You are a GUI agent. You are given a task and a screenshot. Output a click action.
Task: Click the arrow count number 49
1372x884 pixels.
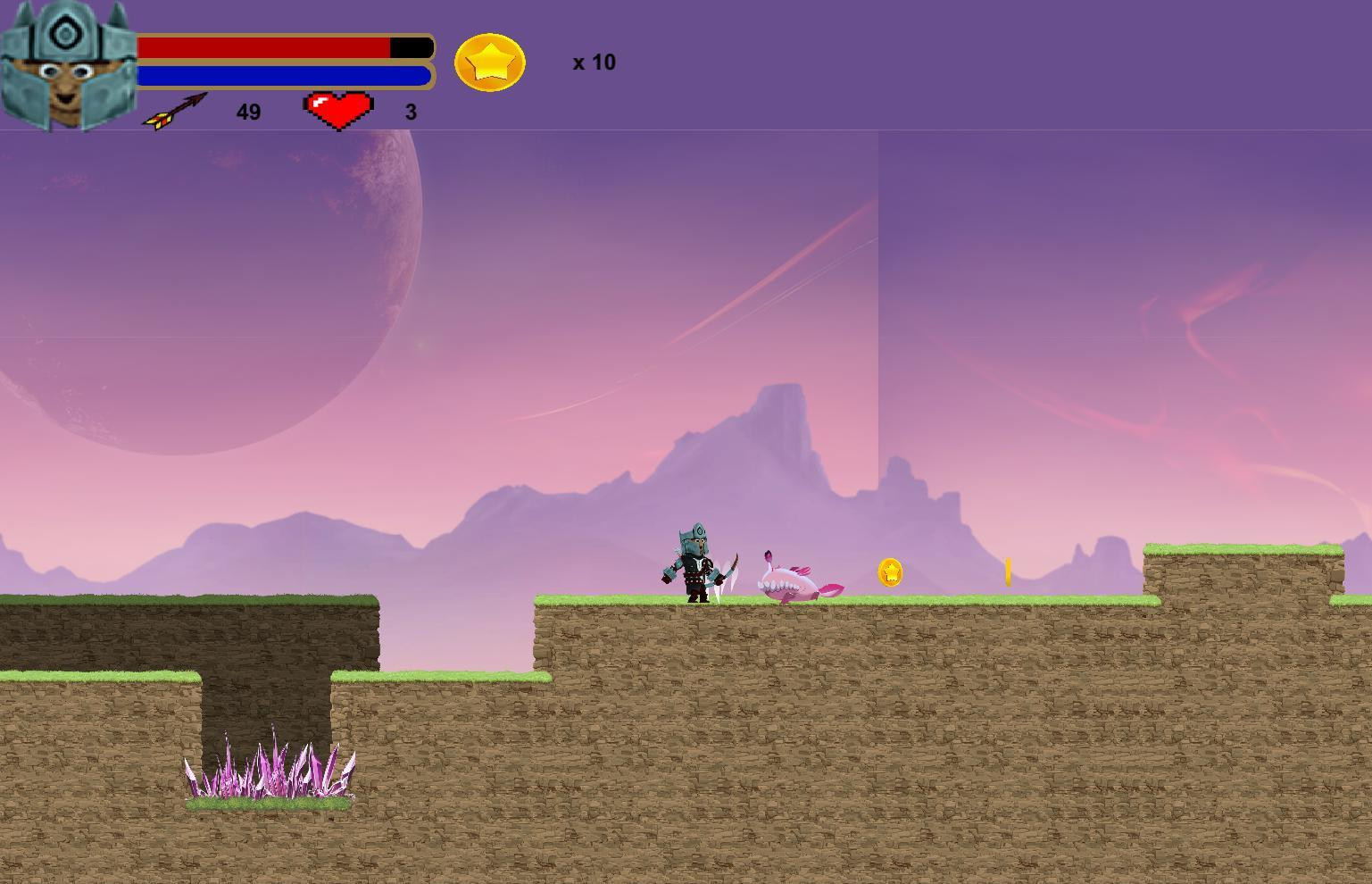[248, 112]
